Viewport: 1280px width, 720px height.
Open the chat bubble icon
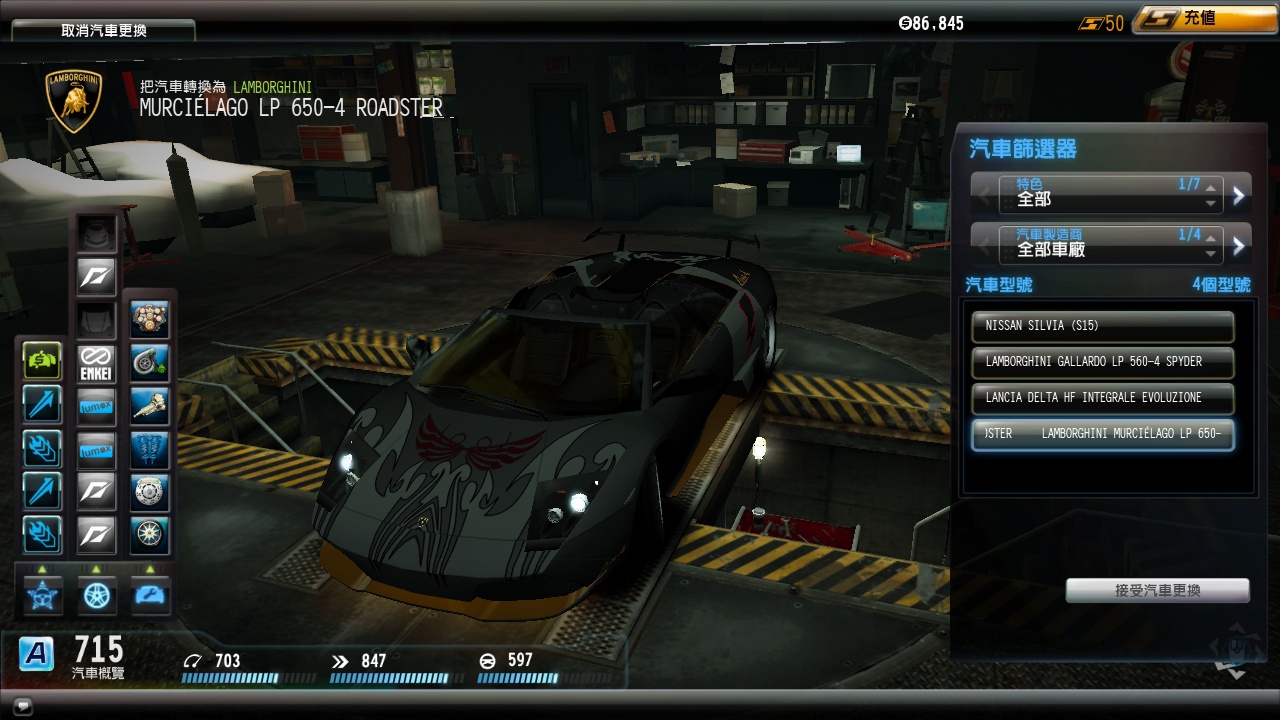pos(21,707)
